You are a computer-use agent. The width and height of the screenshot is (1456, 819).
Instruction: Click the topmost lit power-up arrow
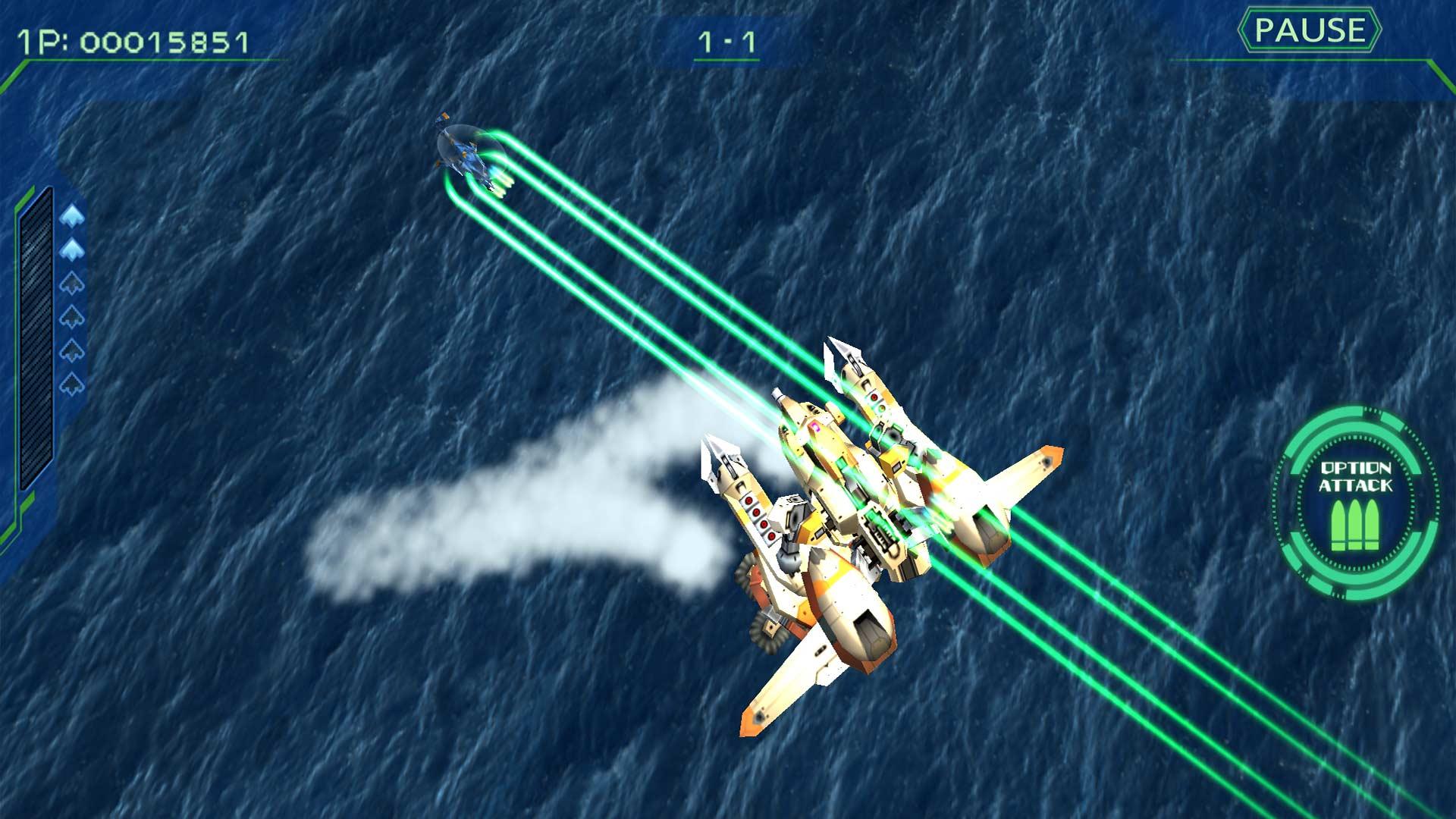(72, 215)
